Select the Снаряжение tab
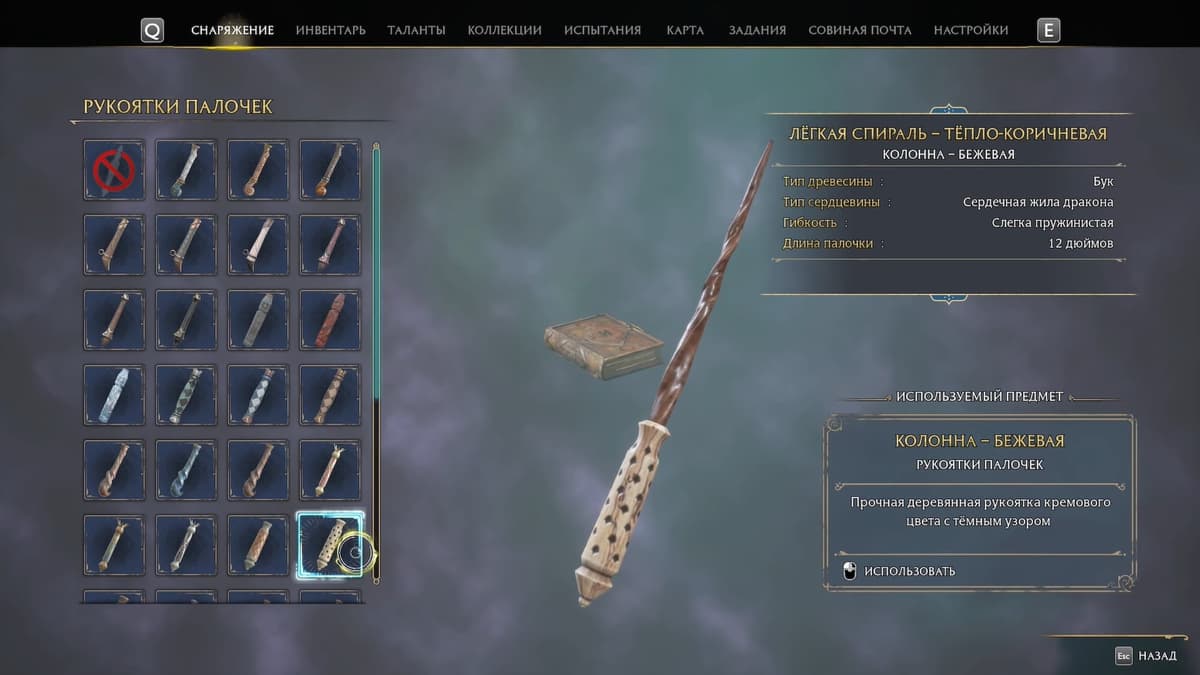1200x675 pixels. point(232,30)
